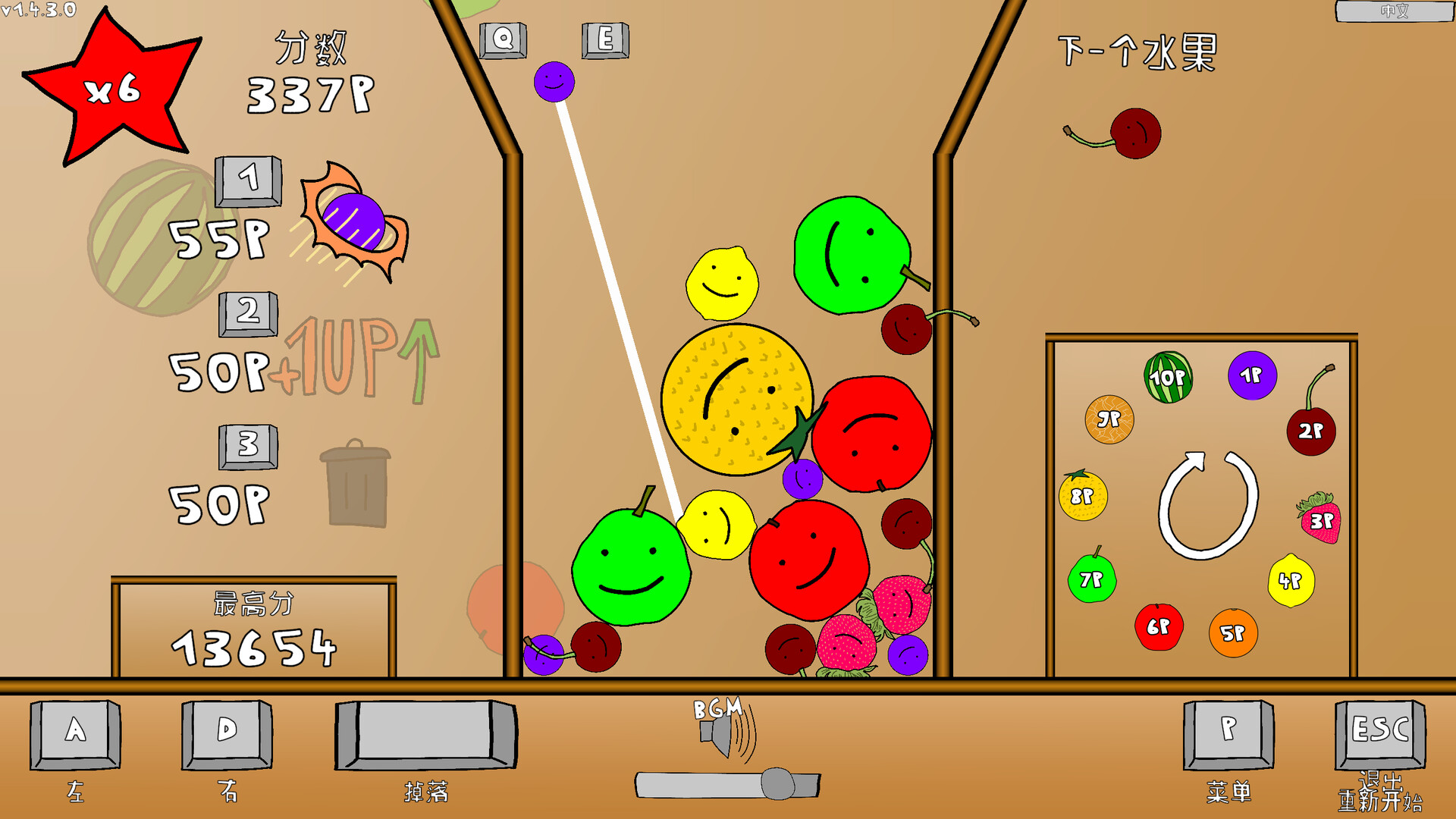Click the red x6 multiplier star

coord(114,91)
